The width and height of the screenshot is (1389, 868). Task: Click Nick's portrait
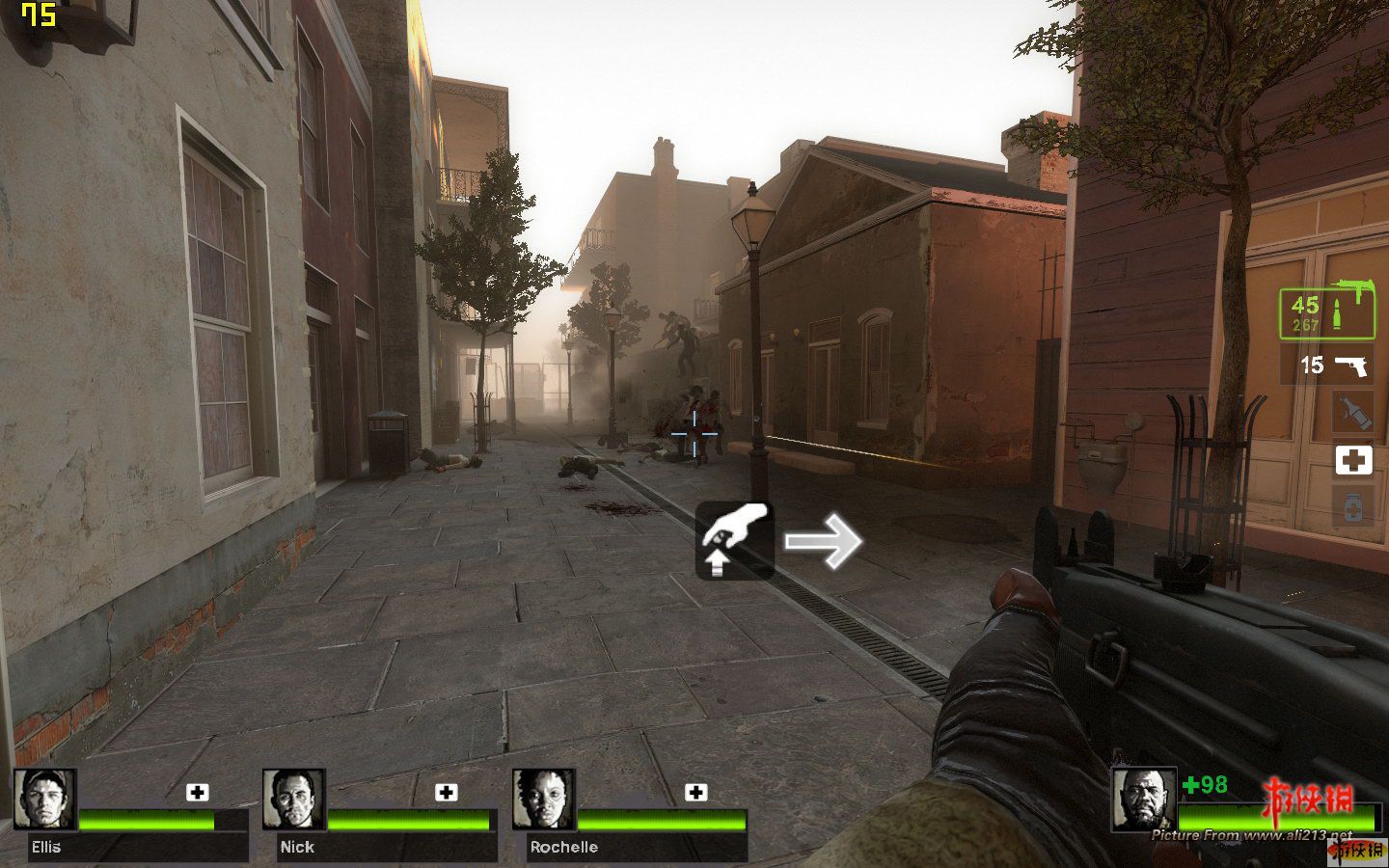click(294, 800)
